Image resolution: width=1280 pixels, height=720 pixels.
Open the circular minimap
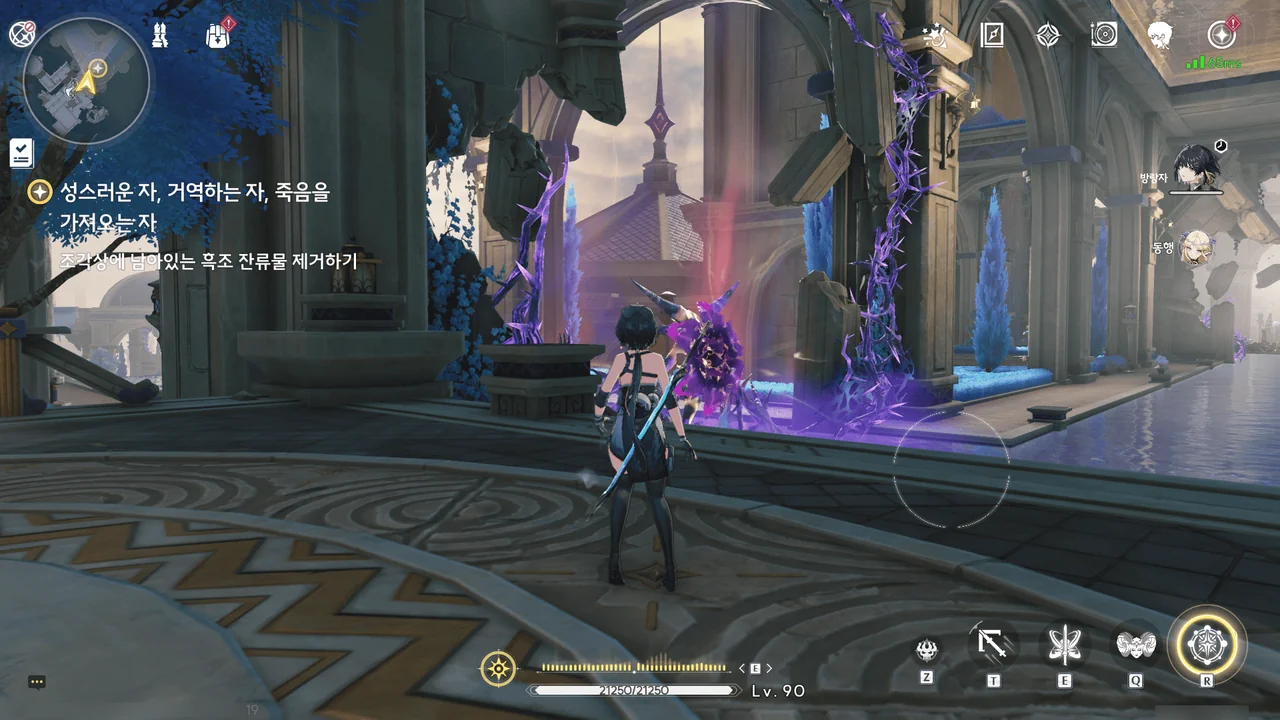coord(86,80)
